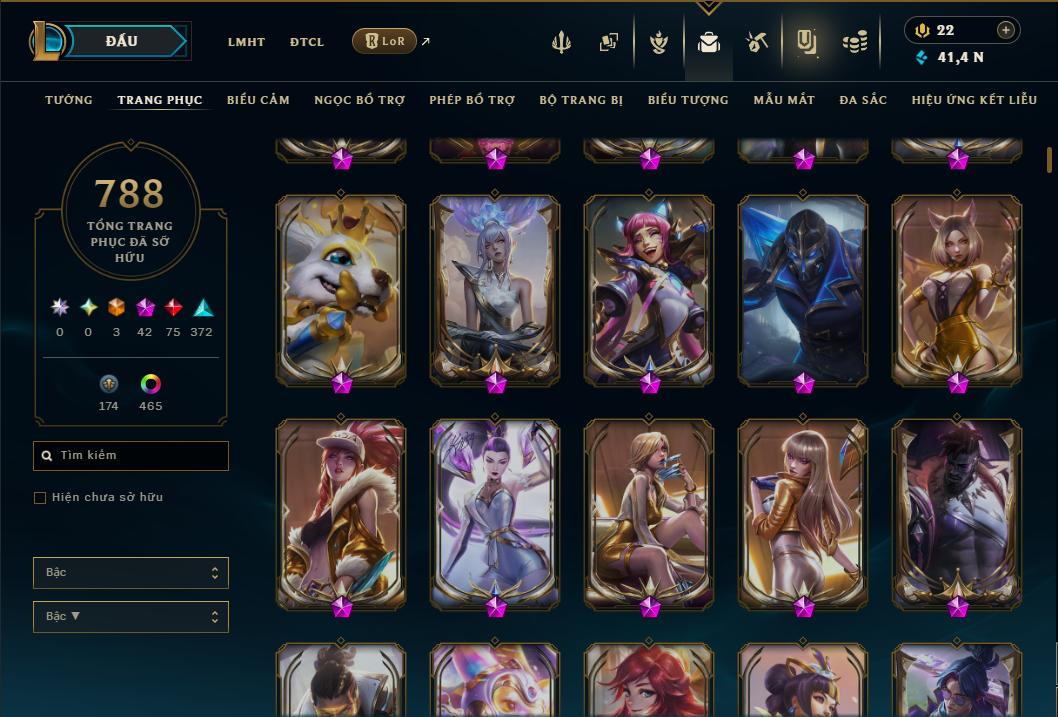1058x717 pixels.
Task: Switch to the ĐTCL game section
Action: point(307,42)
